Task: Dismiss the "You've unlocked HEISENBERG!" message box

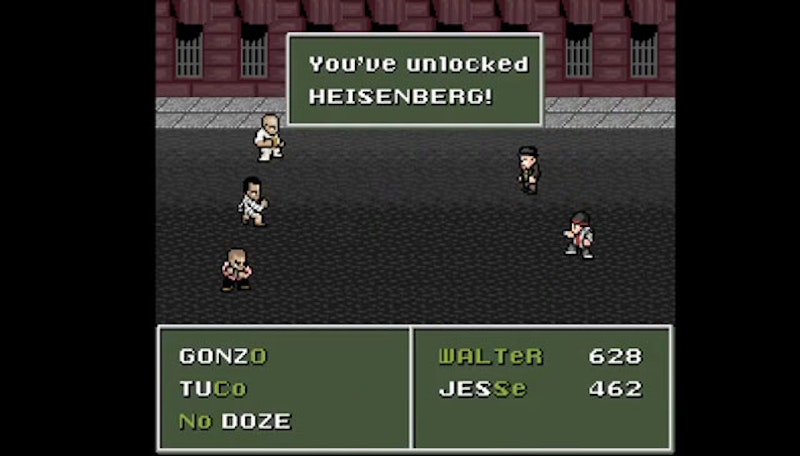Action: (415, 81)
